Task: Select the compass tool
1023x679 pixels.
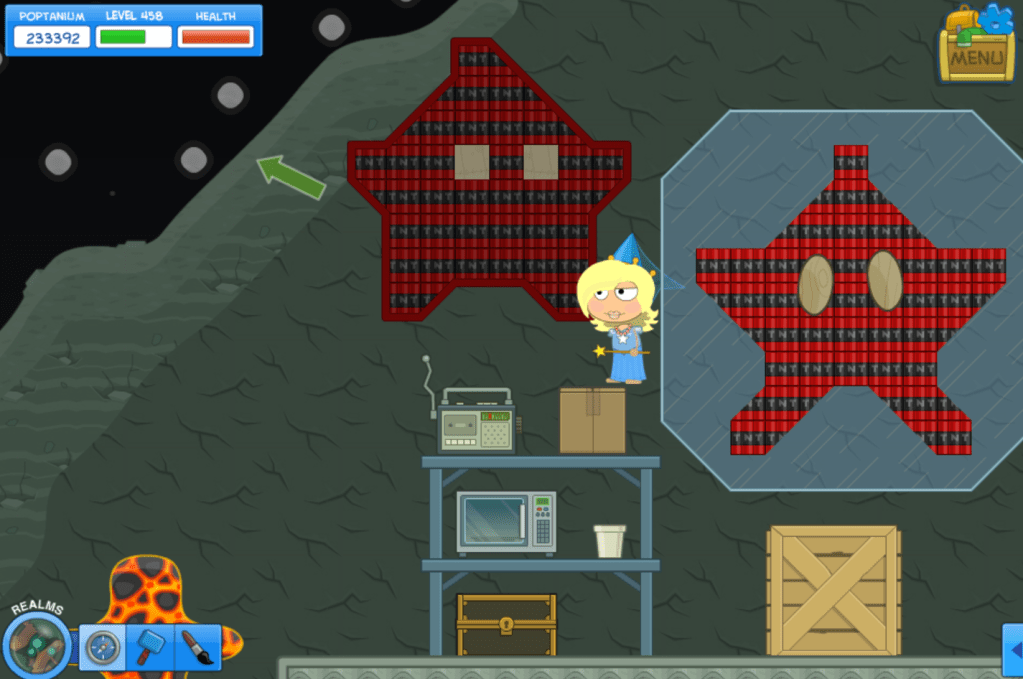Action: coord(102,648)
